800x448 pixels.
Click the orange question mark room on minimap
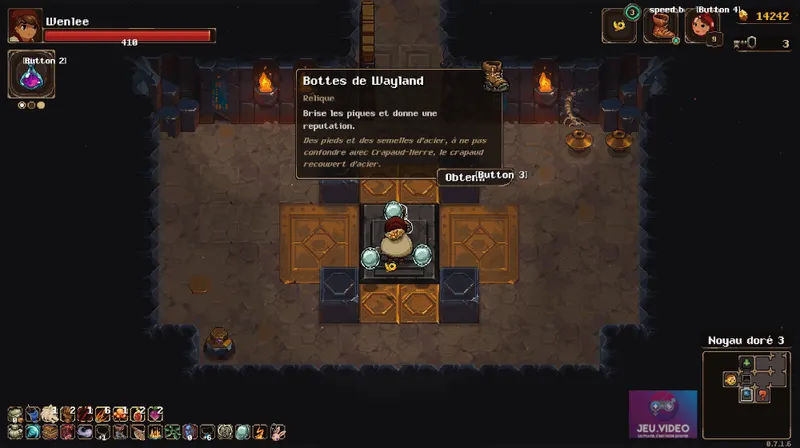tap(762, 394)
